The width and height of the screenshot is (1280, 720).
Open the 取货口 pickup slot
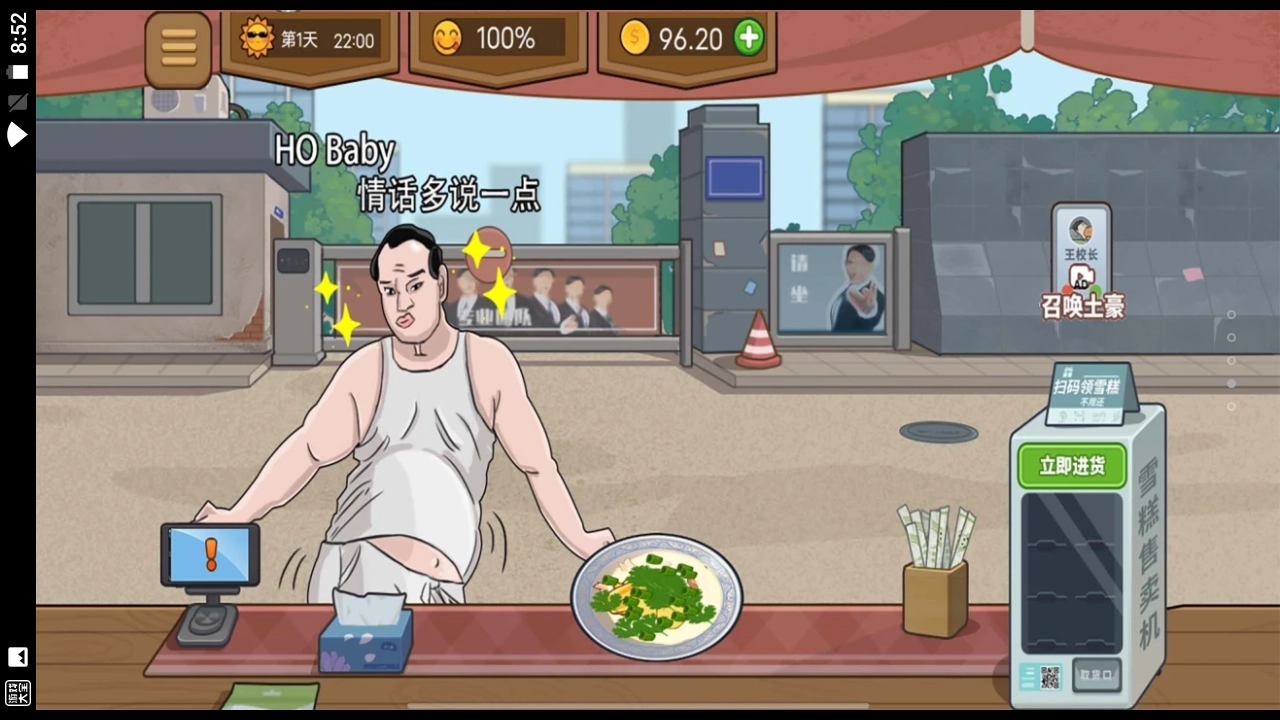point(1096,675)
